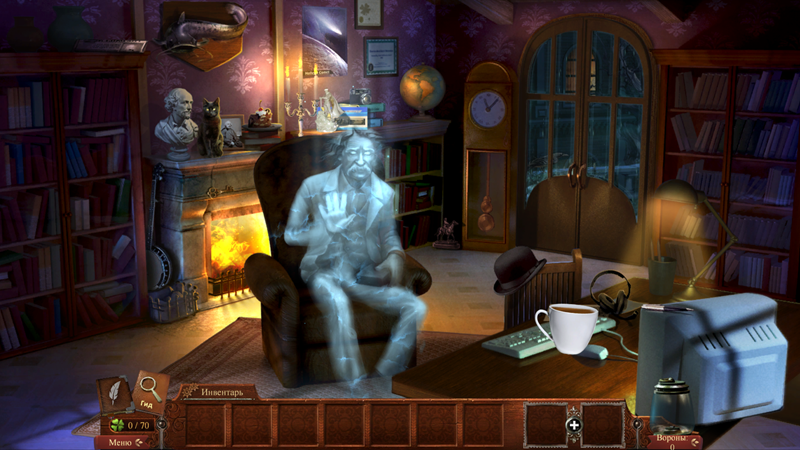Screen dimensions: 800x450
Task: Click the plus combine button
Action: [x=574, y=425]
